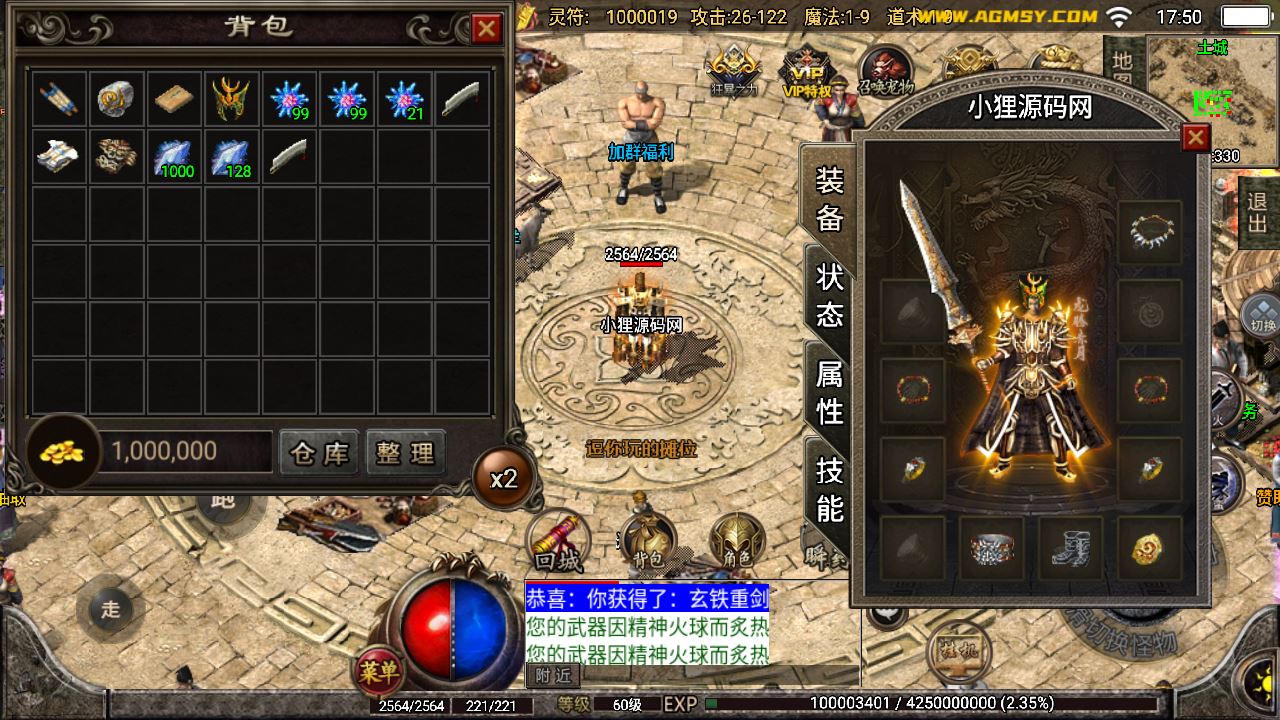The width and height of the screenshot is (1280, 720).
Task: Open the warehouse (仓库) storage
Action: pyautogui.click(x=319, y=453)
